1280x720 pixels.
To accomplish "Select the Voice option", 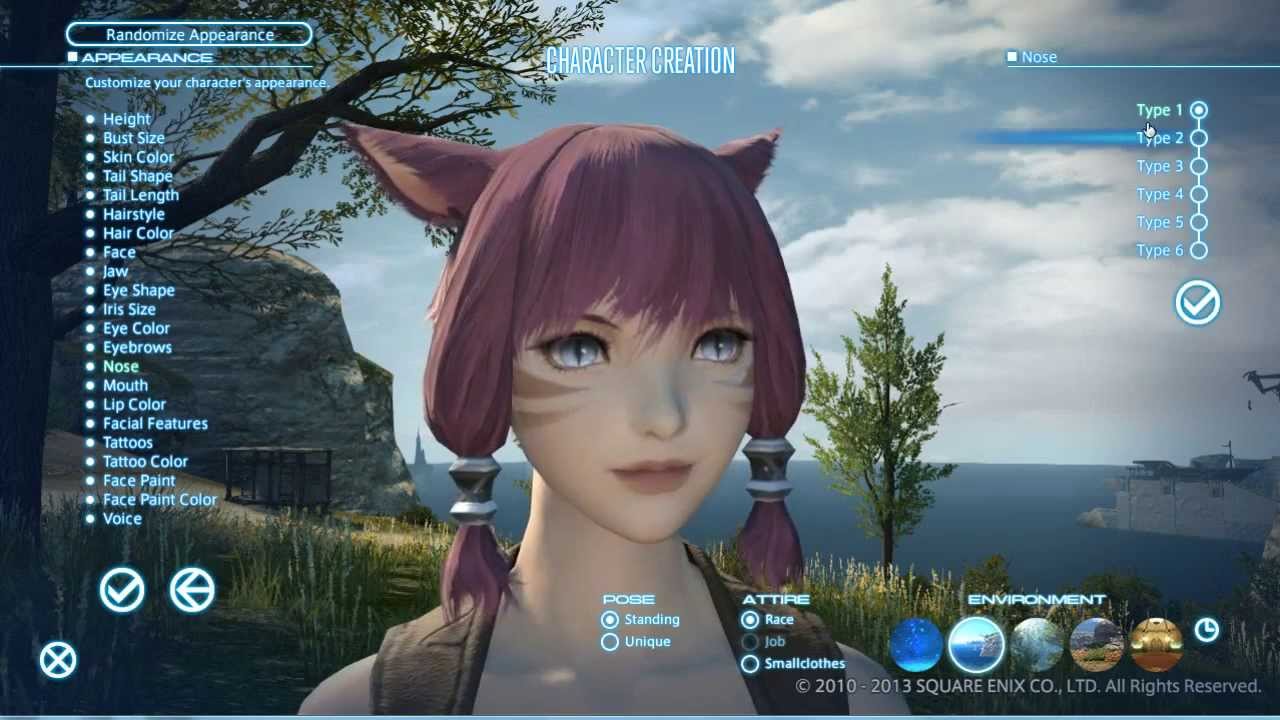I will coord(122,518).
